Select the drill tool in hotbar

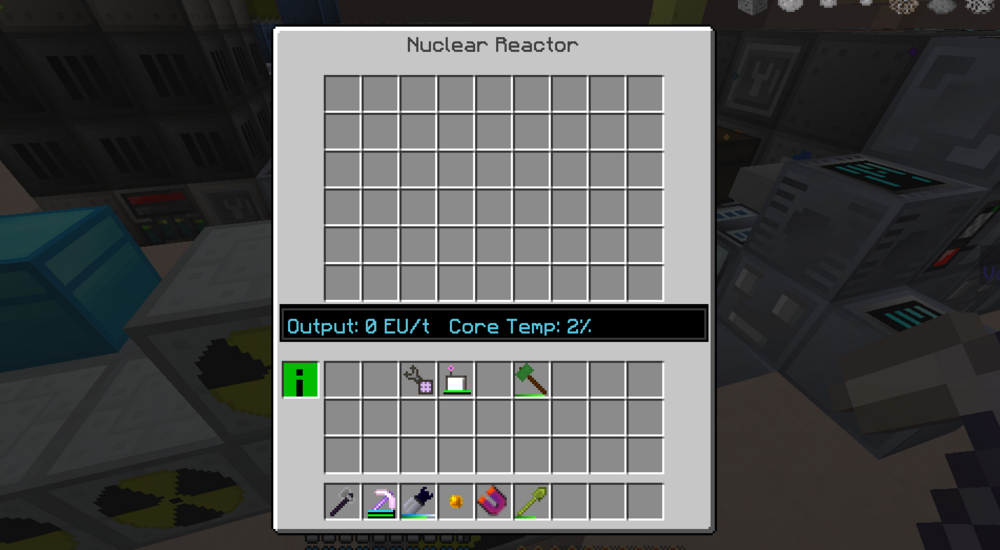pyautogui.click(x=418, y=501)
